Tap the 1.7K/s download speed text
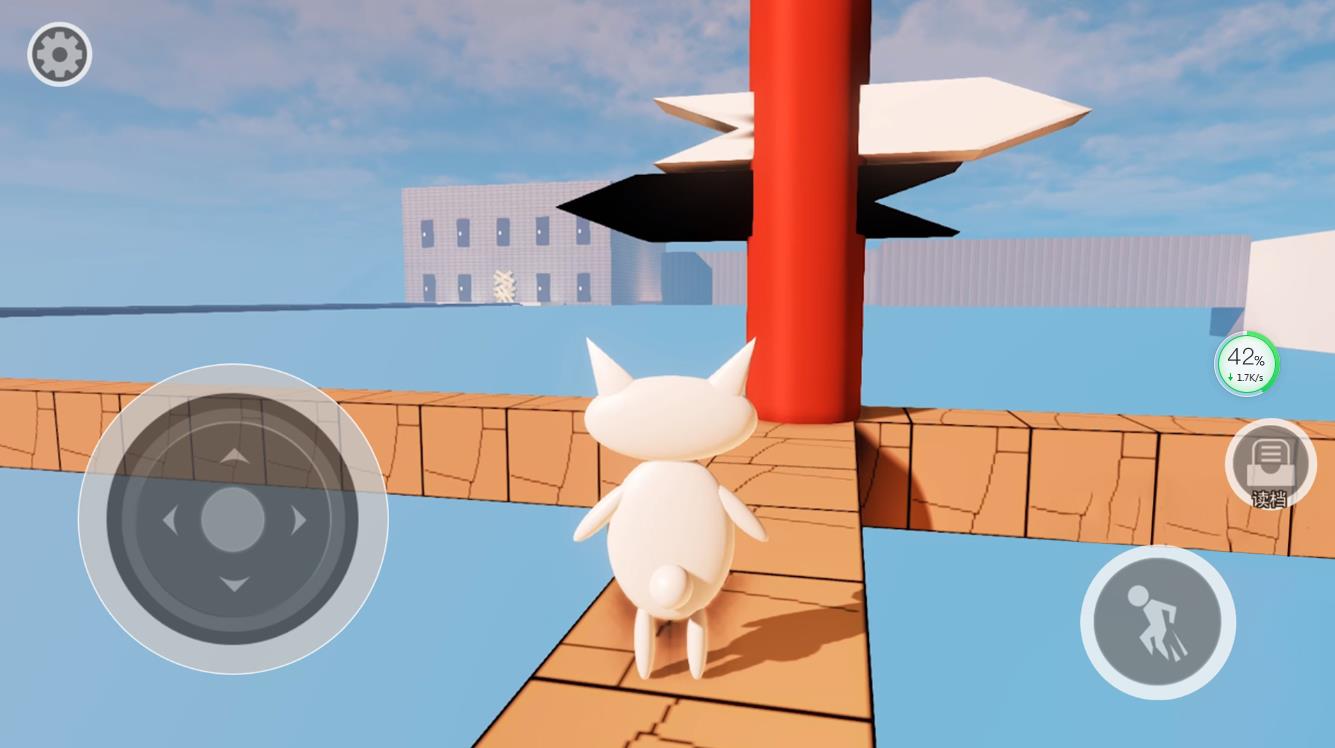Screen dimensions: 1335x748 pos(1247,378)
